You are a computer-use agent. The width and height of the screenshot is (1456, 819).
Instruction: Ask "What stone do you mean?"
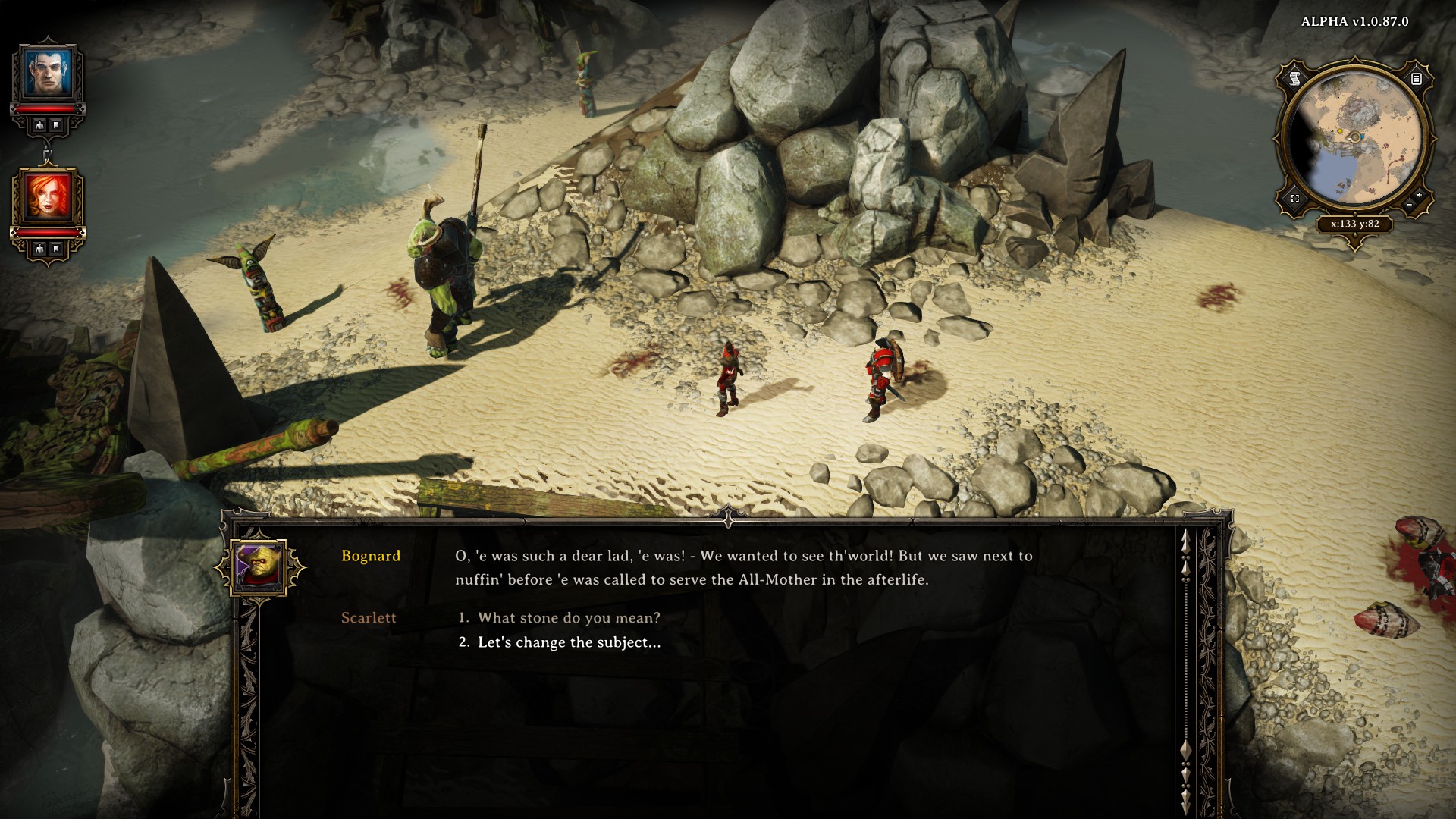569,618
